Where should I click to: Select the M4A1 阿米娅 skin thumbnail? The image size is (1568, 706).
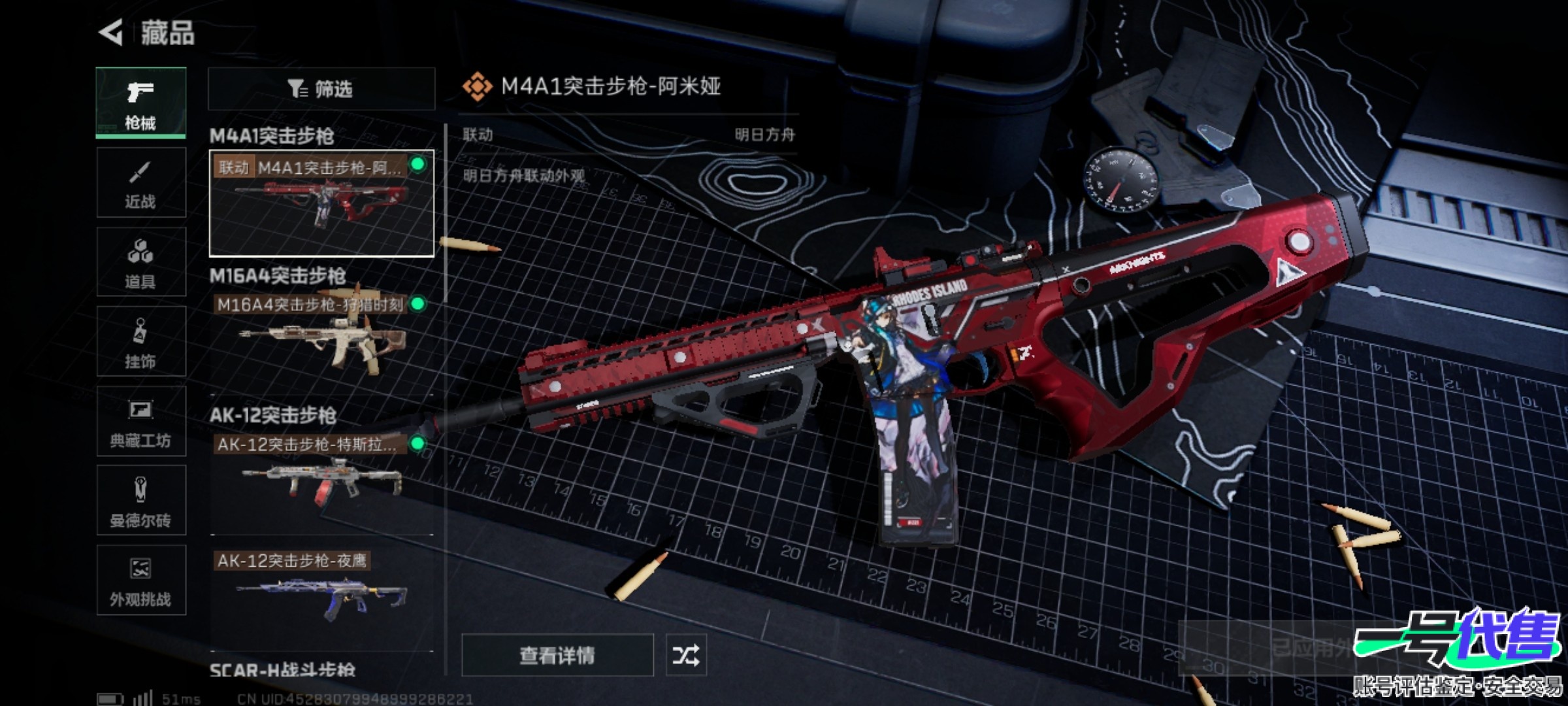(x=321, y=203)
